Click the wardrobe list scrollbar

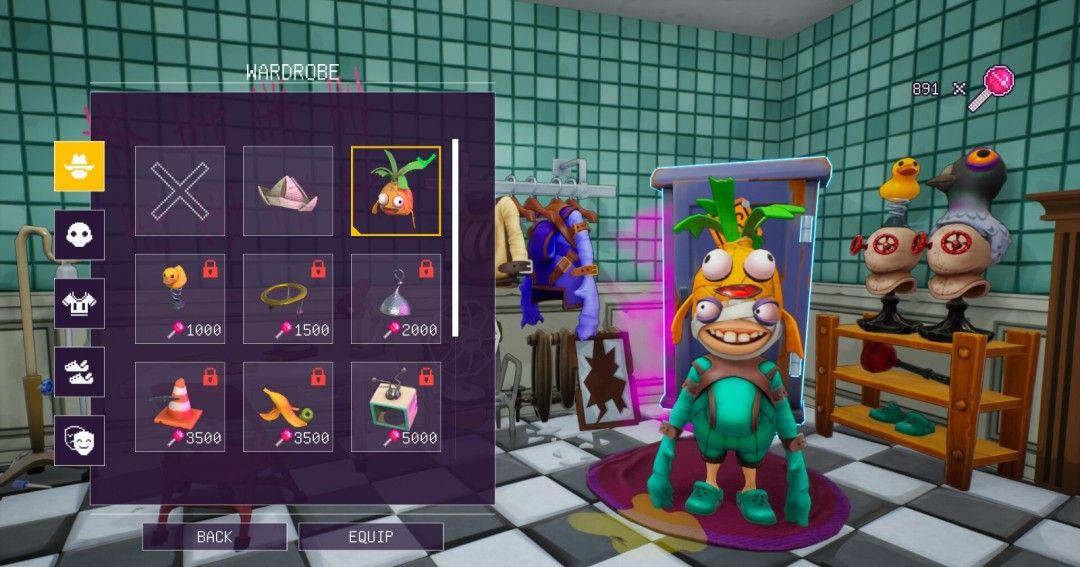point(456,238)
